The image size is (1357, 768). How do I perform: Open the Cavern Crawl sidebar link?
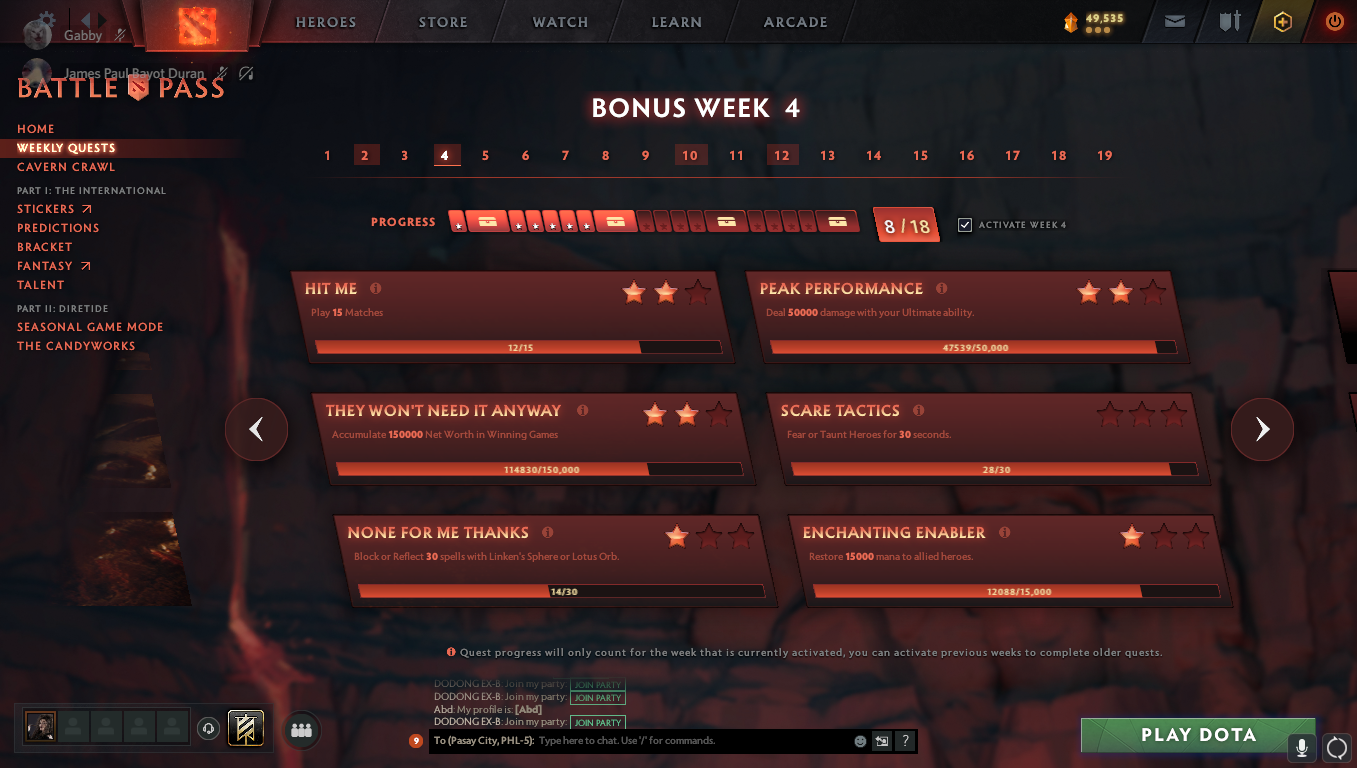tap(65, 166)
